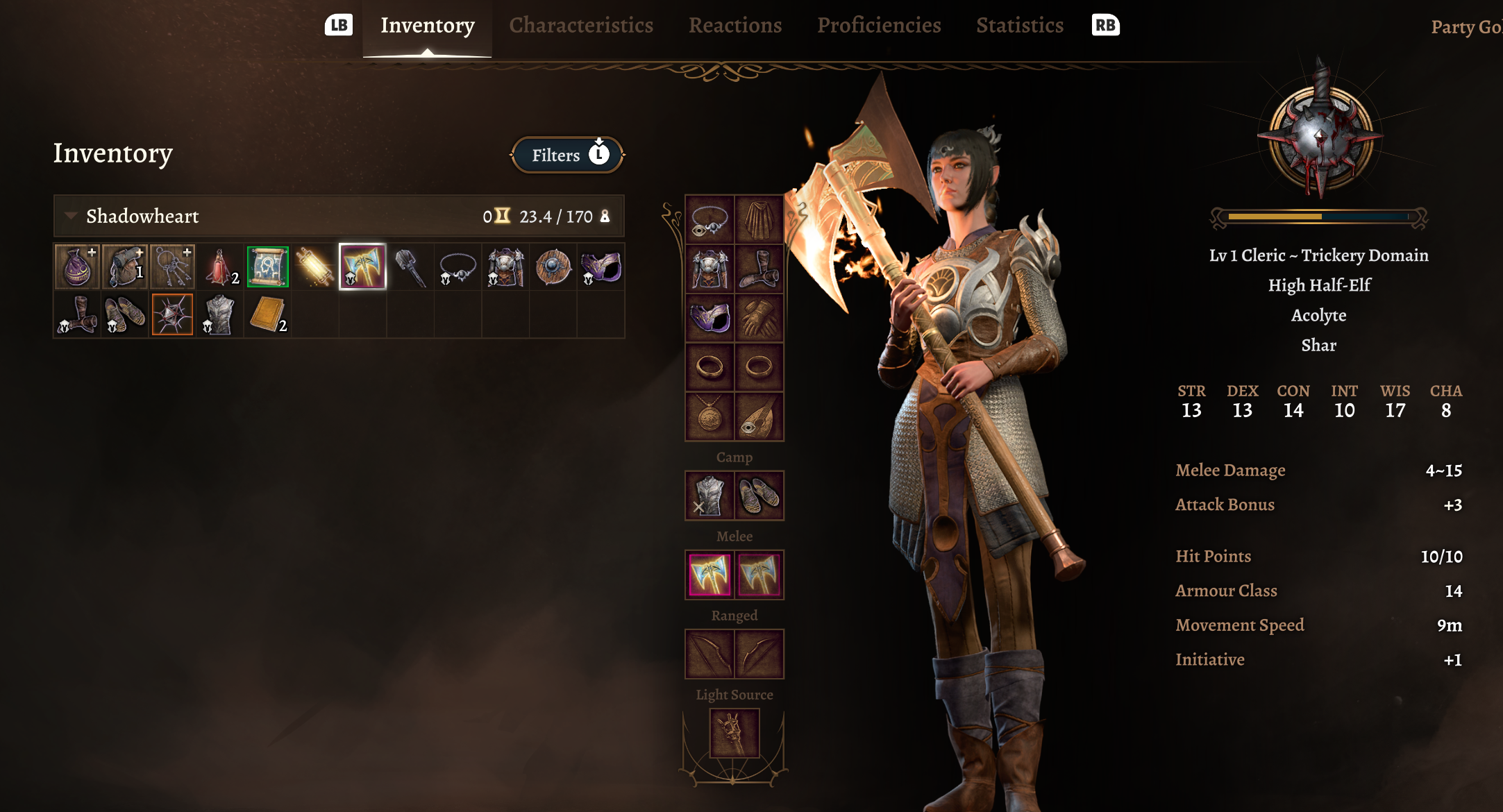
Task: Open the Reactions tab
Action: 734,26
